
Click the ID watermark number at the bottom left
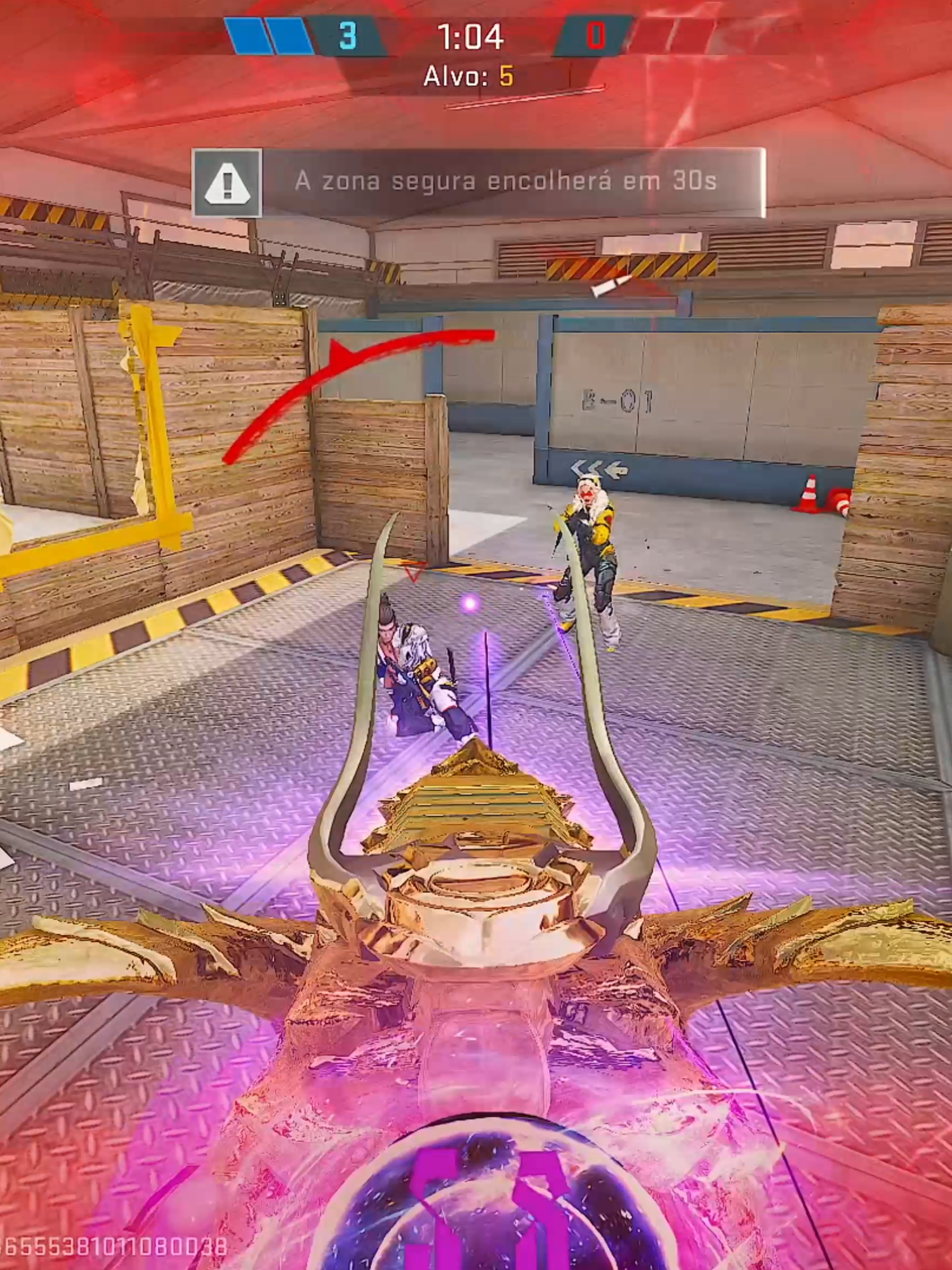(117, 1246)
